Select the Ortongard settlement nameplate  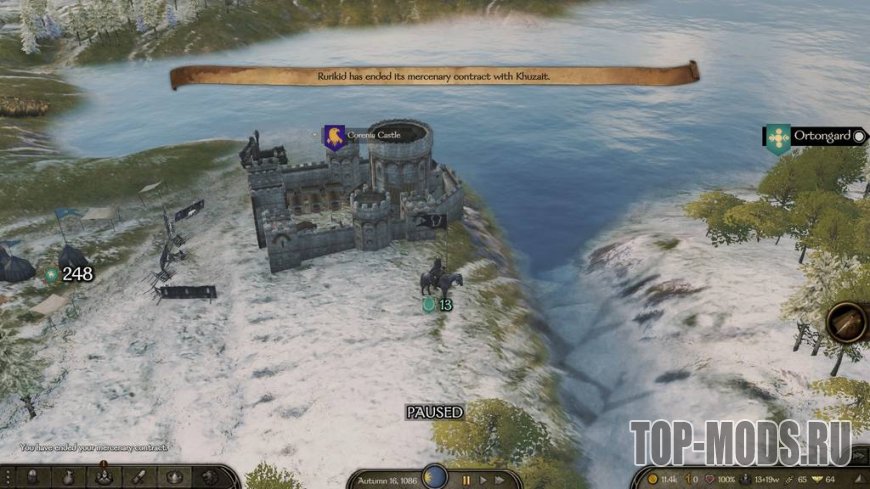coord(815,135)
